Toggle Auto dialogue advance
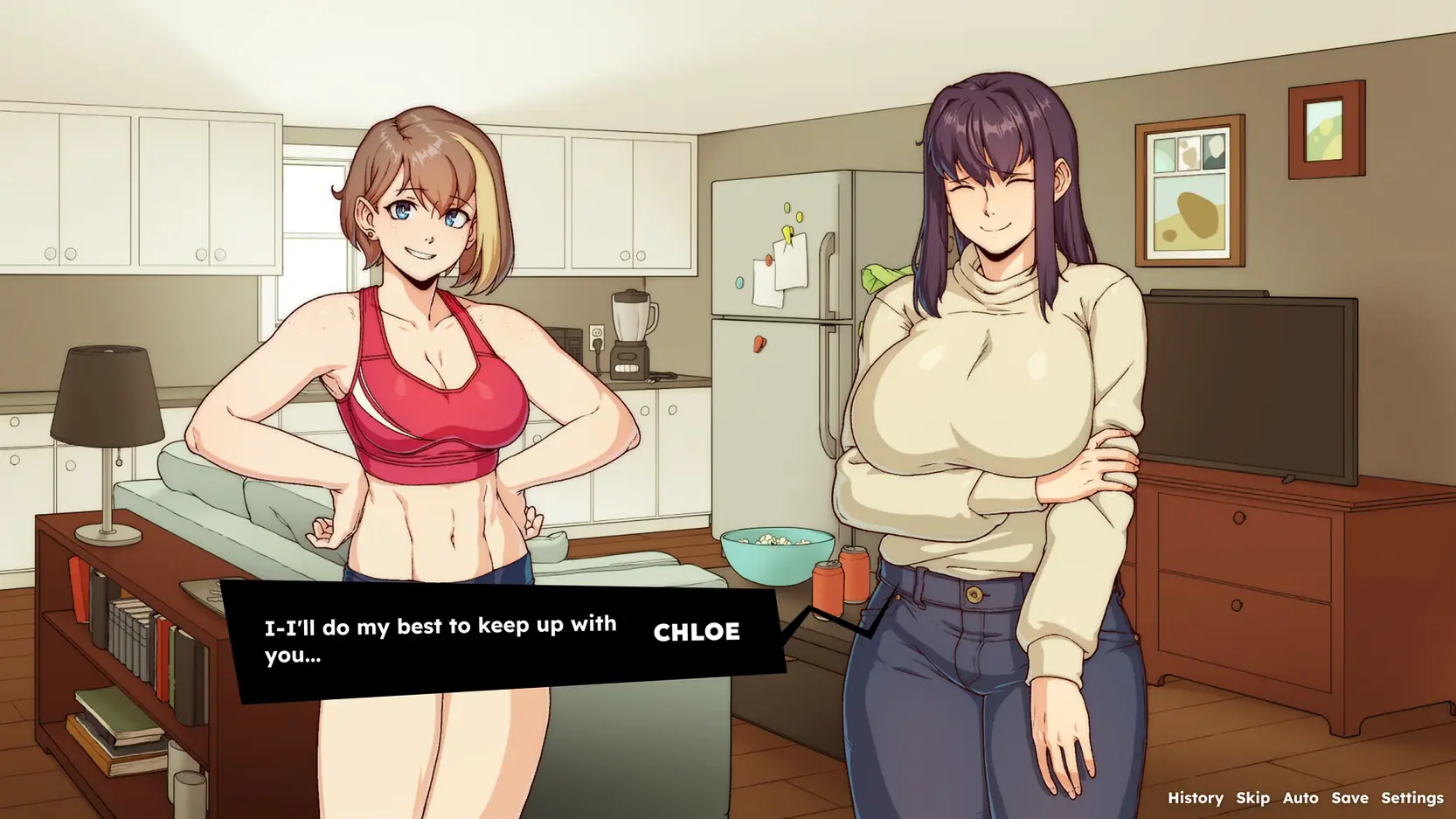 pyautogui.click(x=1300, y=797)
